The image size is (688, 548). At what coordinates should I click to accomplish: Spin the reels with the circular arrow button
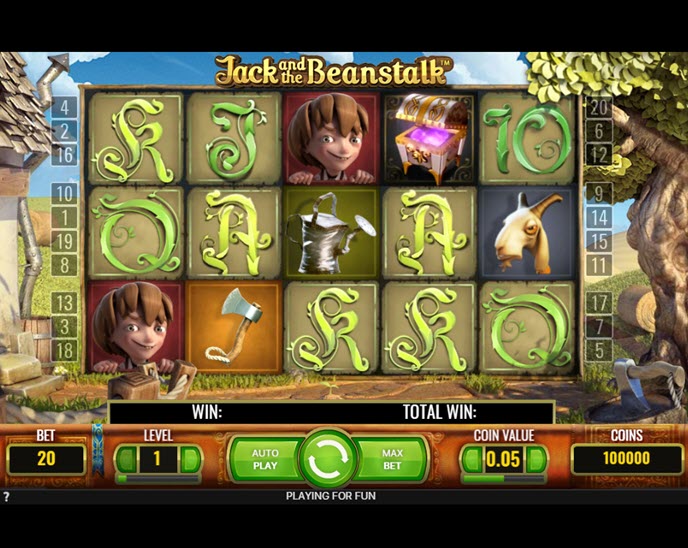[x=329, y=461]
